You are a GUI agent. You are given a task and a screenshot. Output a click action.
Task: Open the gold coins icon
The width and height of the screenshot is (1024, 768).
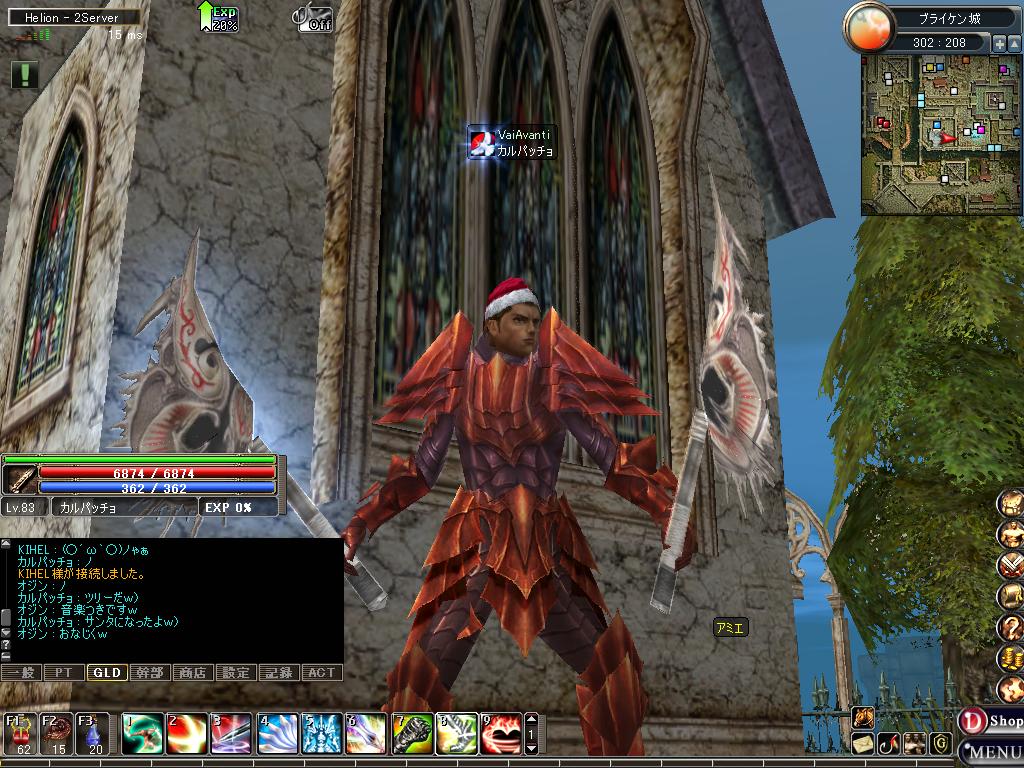1010,658
